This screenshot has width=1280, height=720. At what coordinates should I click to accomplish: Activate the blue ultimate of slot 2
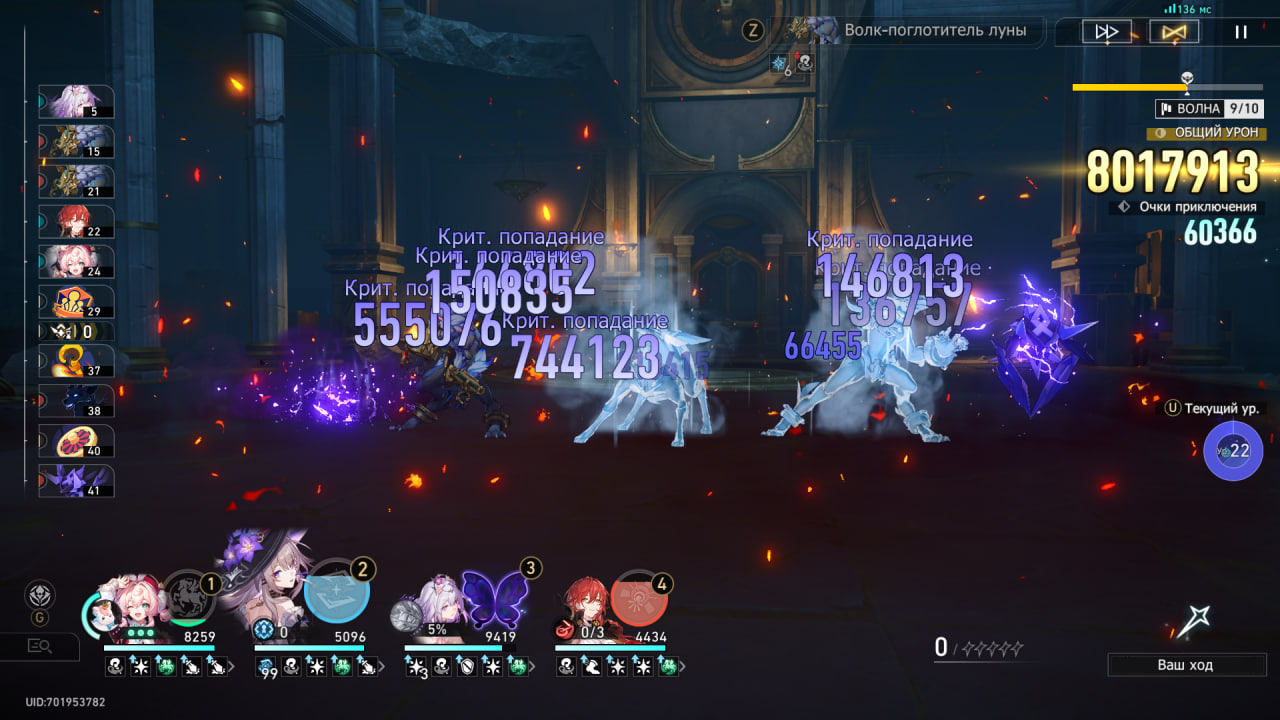(x=337, y=594)
